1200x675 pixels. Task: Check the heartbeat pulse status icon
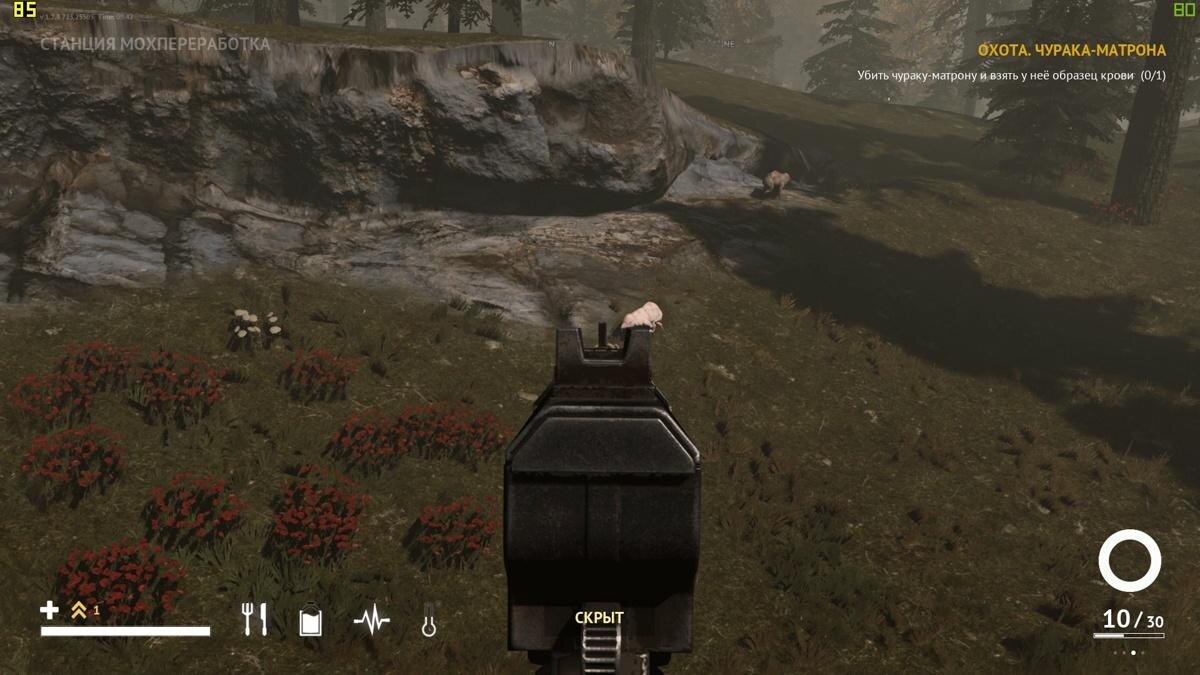371,621
